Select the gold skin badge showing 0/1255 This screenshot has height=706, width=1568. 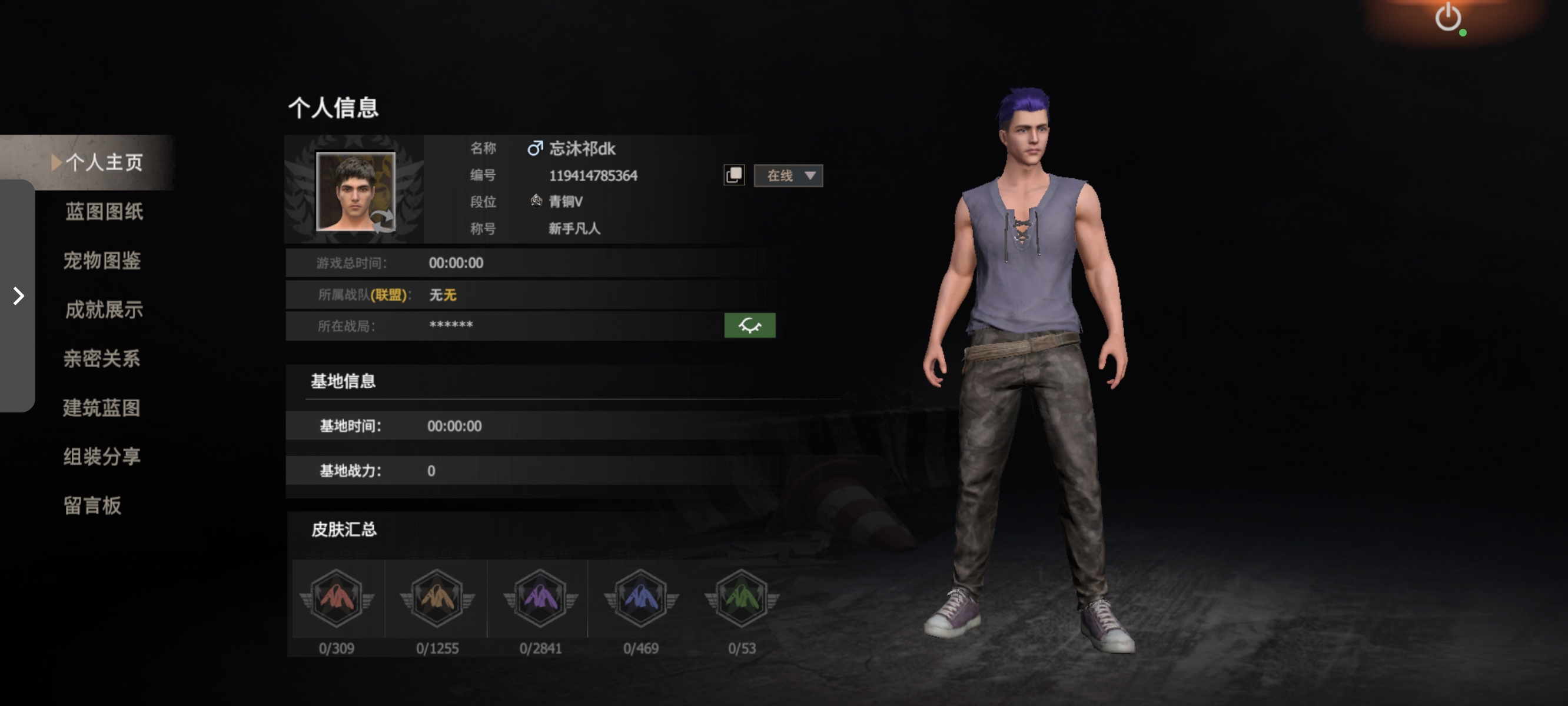[436, 599]
